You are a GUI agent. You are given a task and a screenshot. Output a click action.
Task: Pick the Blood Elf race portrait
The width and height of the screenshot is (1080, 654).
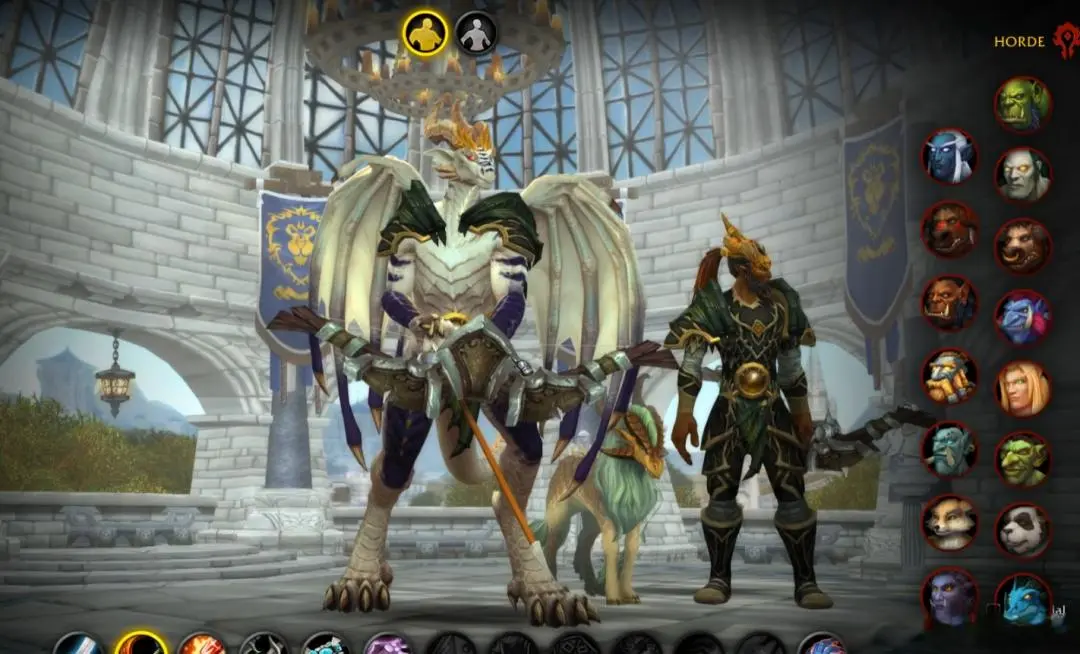point(1022,388)
